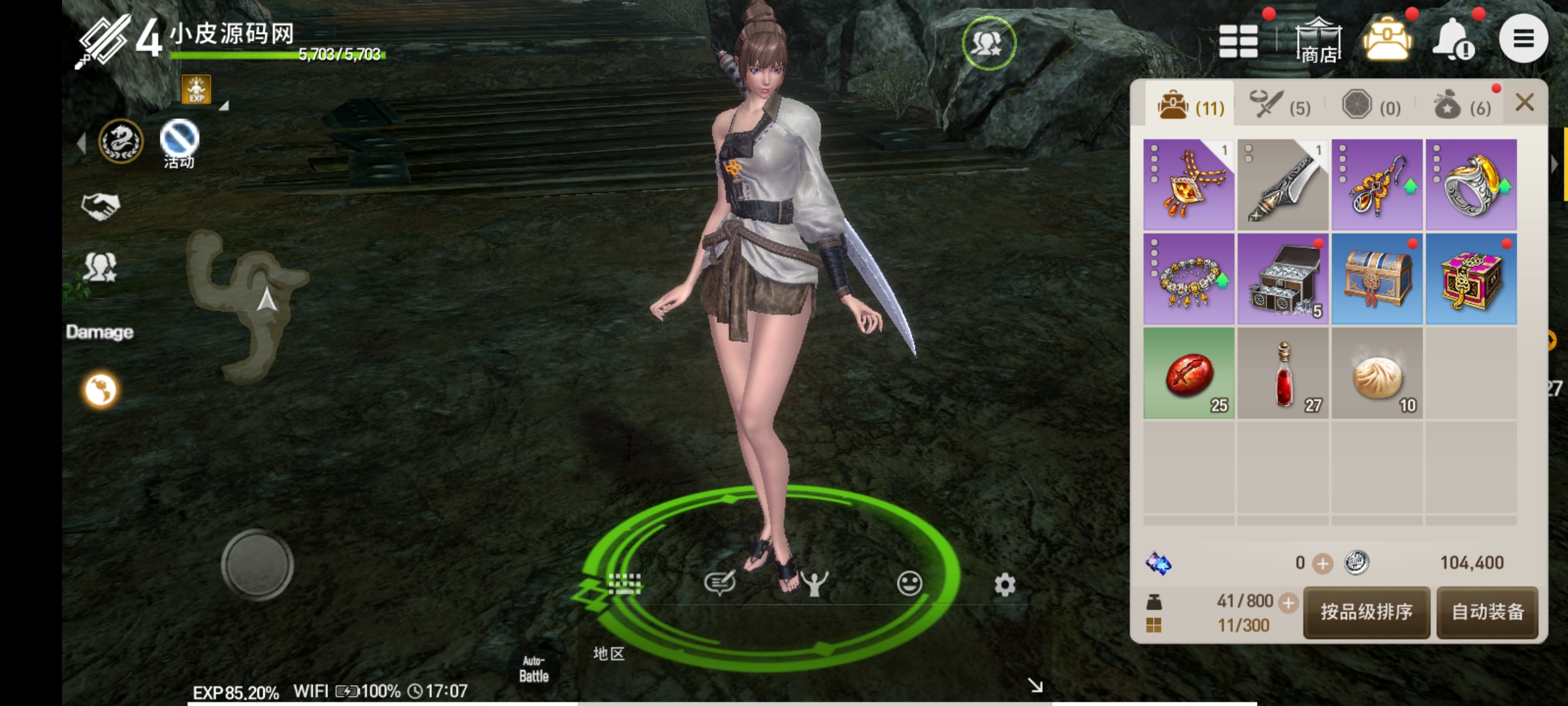The width and height of the screenshot is (1568, 706).
Task: Open the gear settings icon
Action: pos(1005,584)
